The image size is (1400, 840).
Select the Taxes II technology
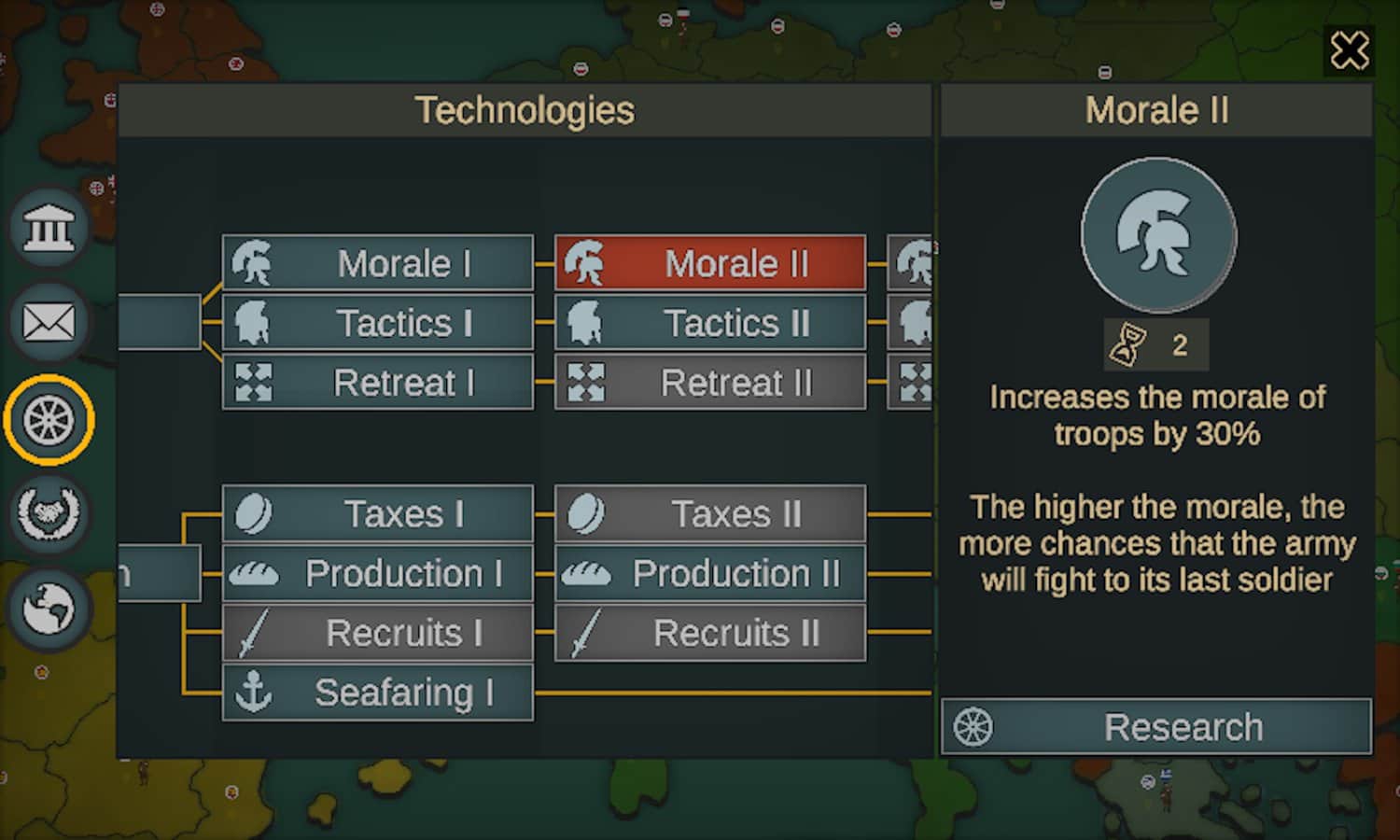click(x=710, y=513)
